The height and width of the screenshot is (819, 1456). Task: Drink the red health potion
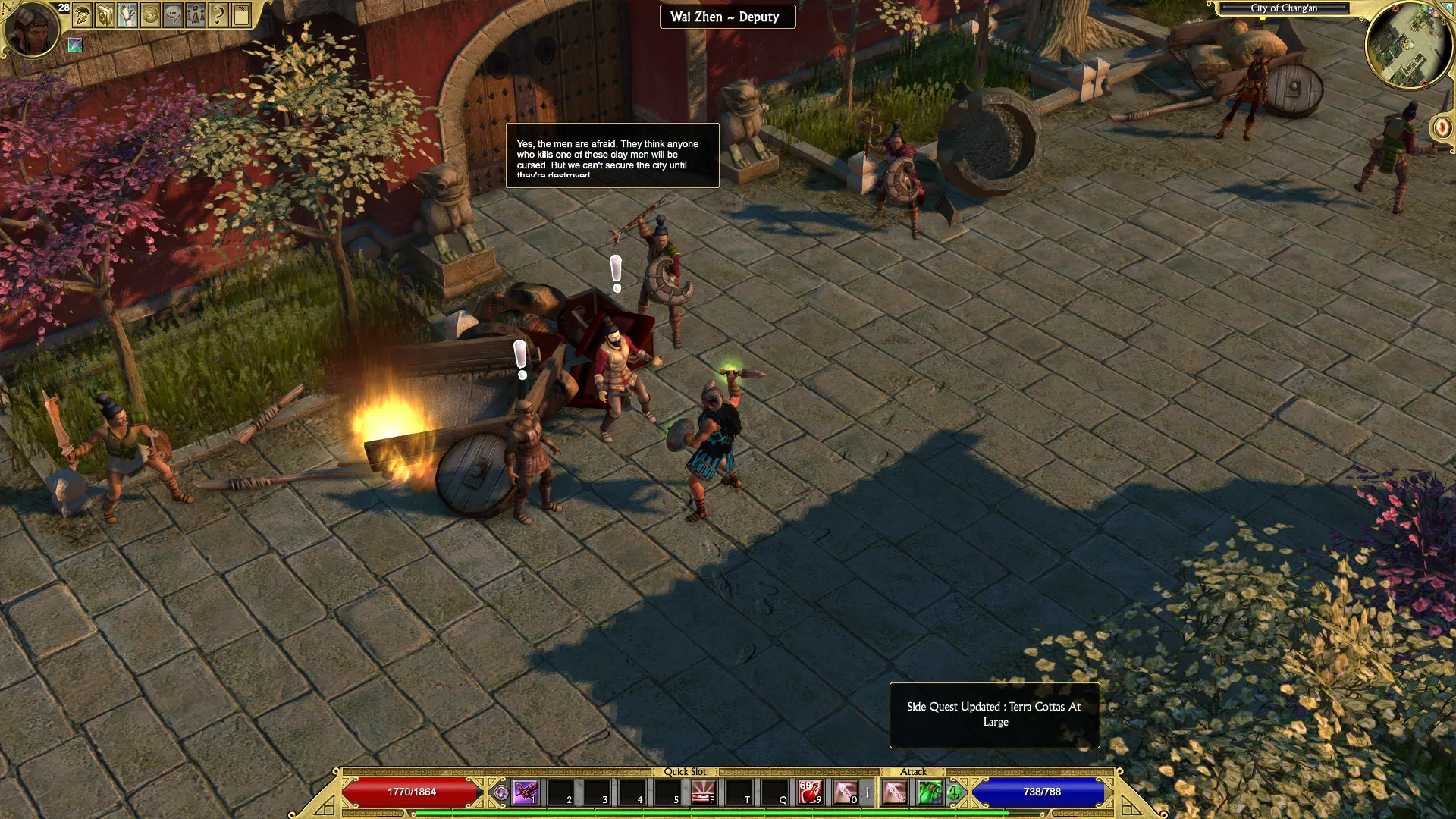pos(810,792)
